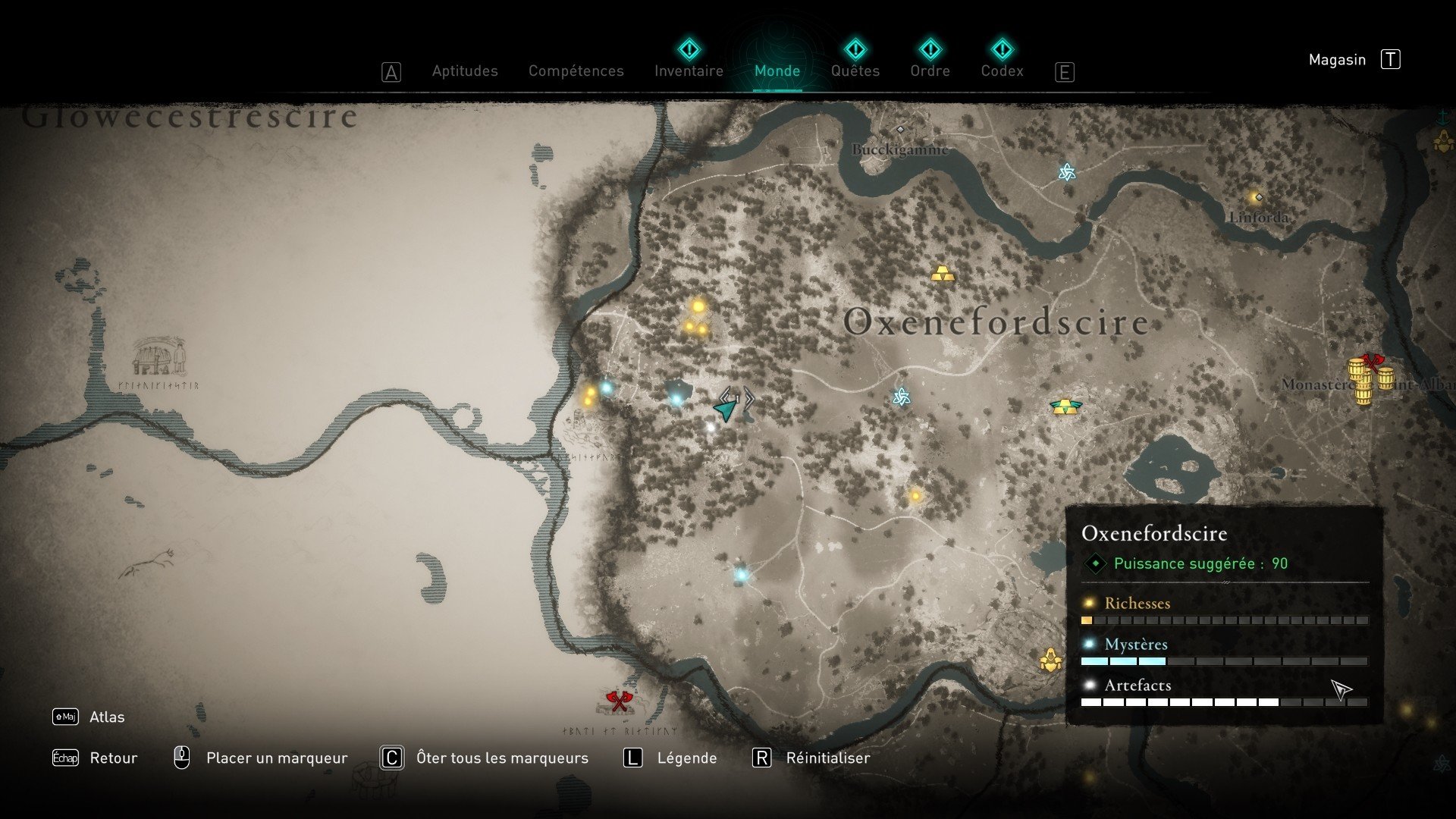Select the Buccingahamme town marker
Viewport: 1456px width, 819px height.
pos(900,130)
